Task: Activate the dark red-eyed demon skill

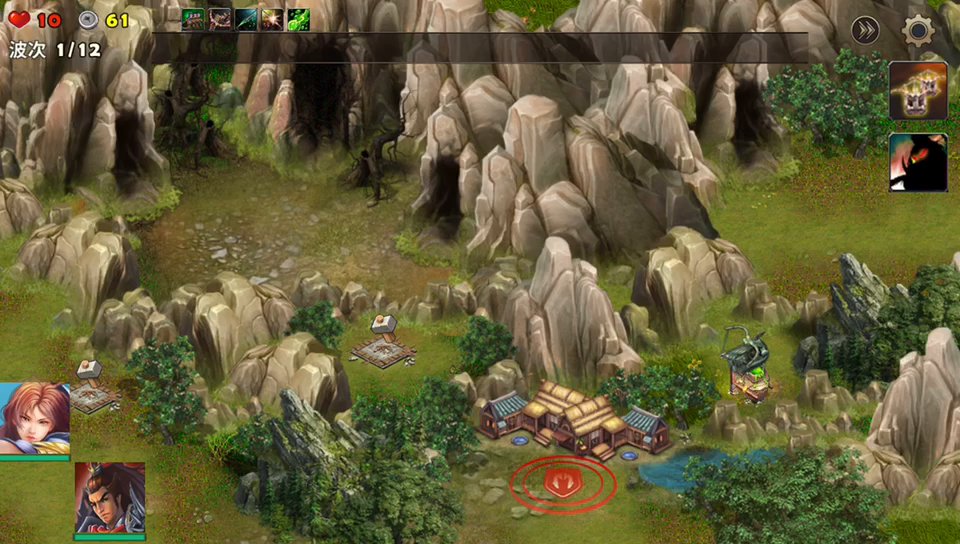Action: tap(918, 162)
